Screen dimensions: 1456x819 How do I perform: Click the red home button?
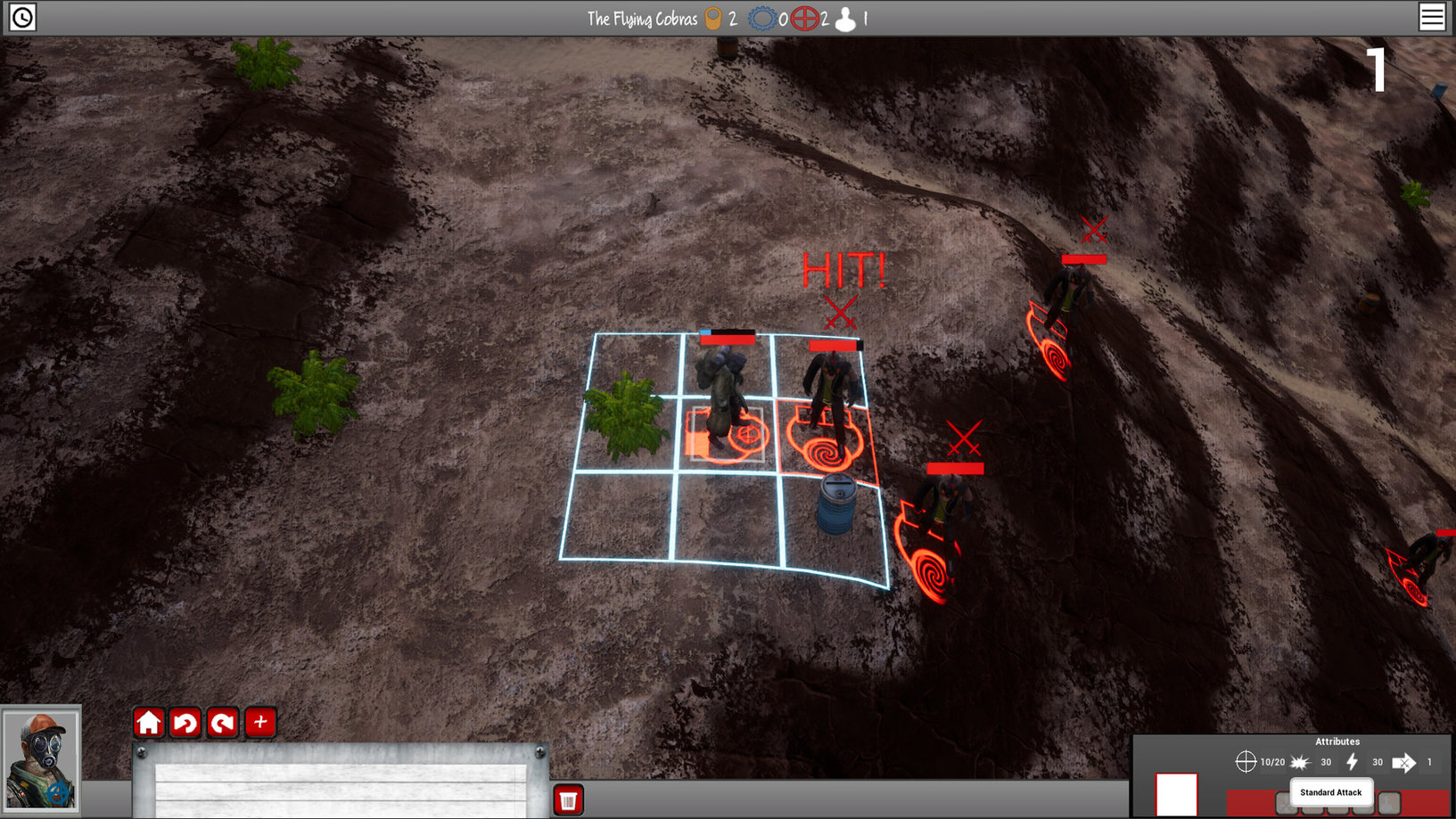149,722
